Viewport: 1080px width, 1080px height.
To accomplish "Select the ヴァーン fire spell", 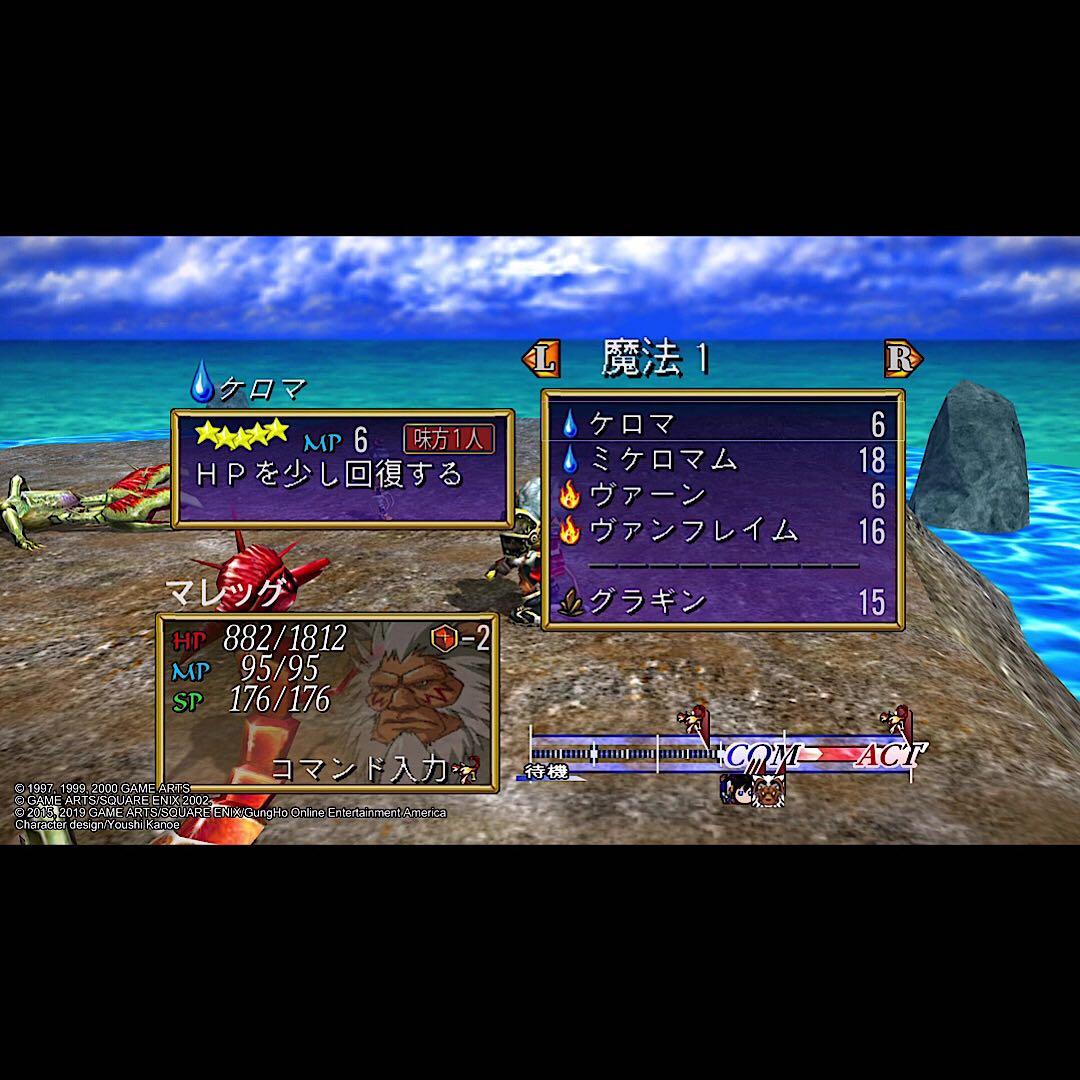I will click(720, 495).
